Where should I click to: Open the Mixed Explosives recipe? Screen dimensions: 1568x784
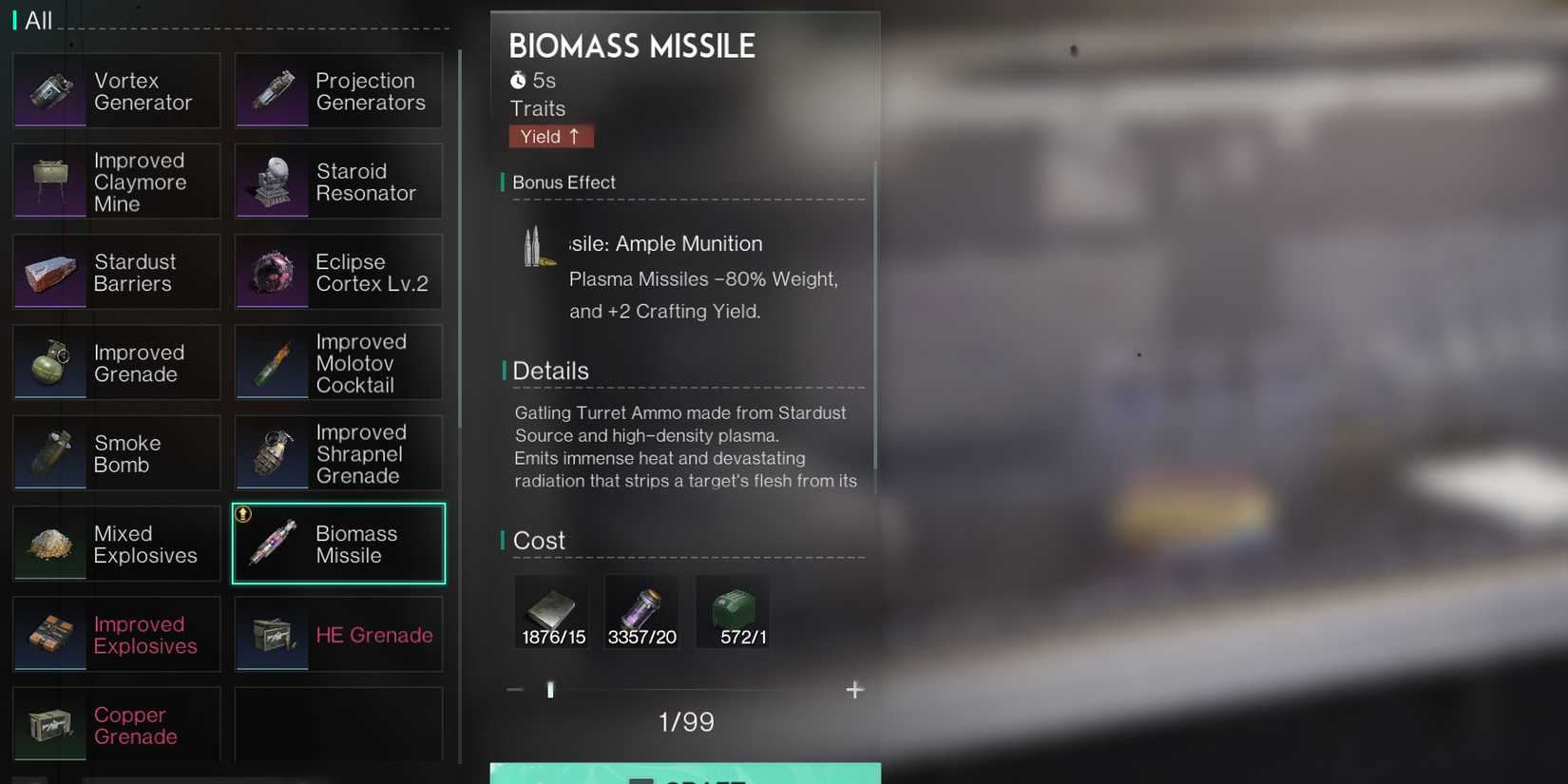click(115, 544)
